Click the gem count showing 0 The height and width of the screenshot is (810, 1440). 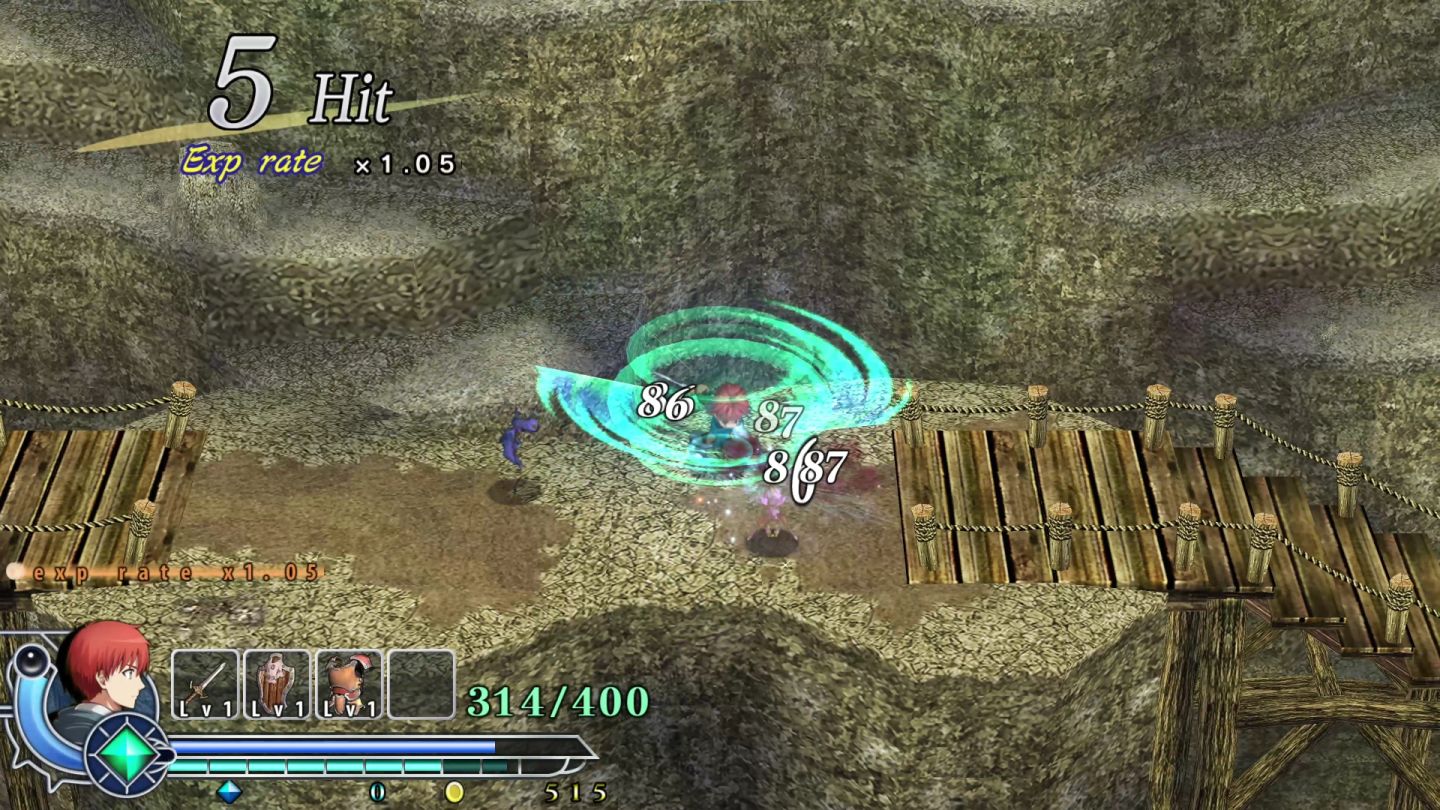pyautogui.click(x=375, y=789)
